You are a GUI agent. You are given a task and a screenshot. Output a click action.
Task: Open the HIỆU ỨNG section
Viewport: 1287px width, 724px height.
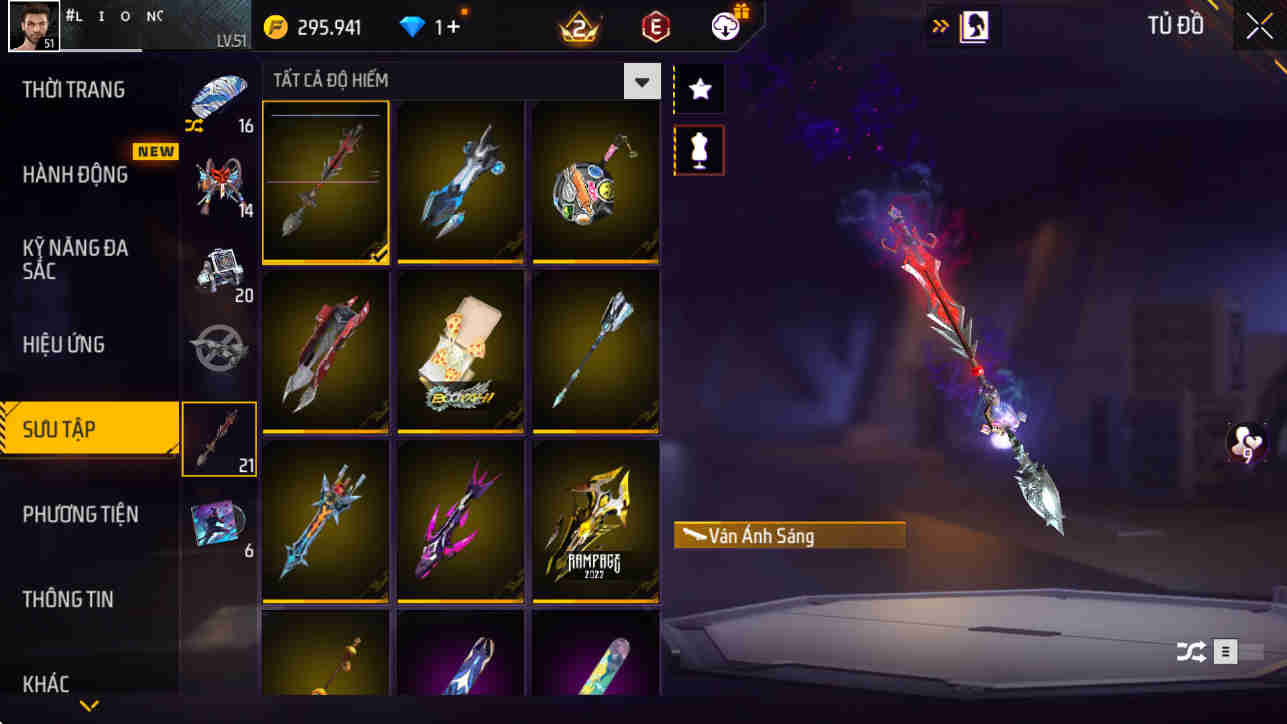pos(62,344)
